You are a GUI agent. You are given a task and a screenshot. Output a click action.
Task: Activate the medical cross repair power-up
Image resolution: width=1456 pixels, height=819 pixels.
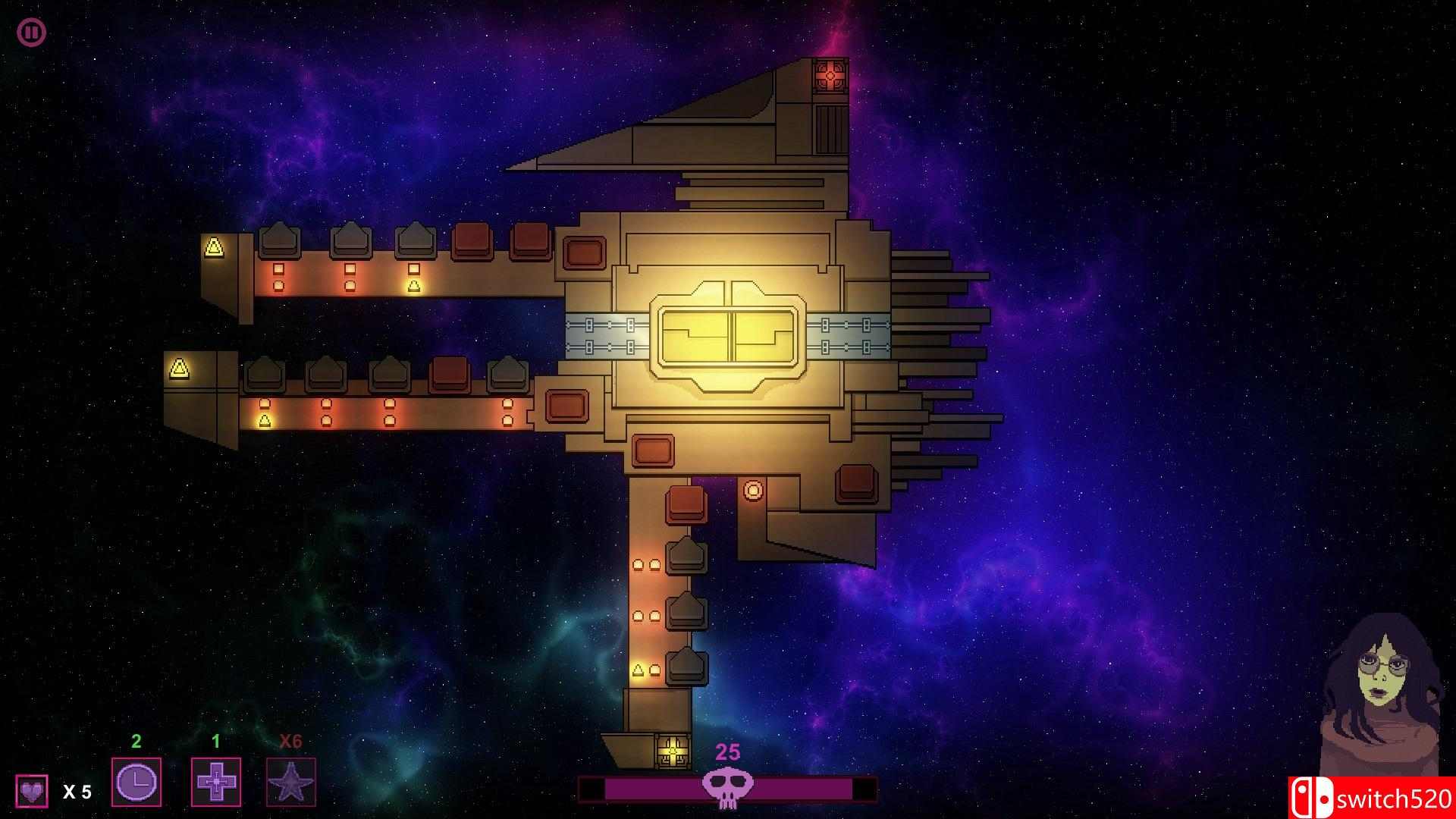tap(217, 782)
